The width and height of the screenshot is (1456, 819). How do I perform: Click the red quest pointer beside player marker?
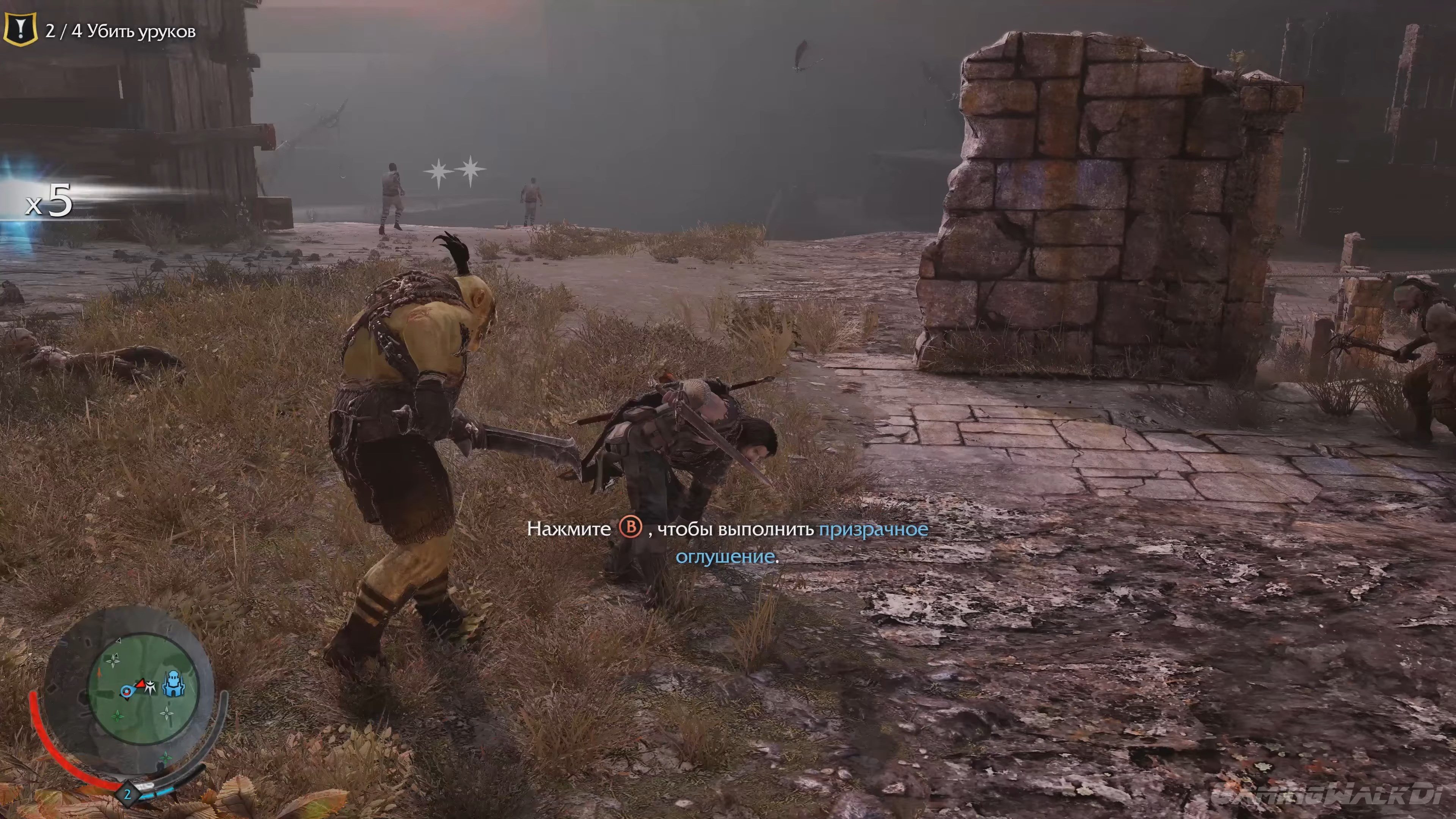[x=141, y=683]
